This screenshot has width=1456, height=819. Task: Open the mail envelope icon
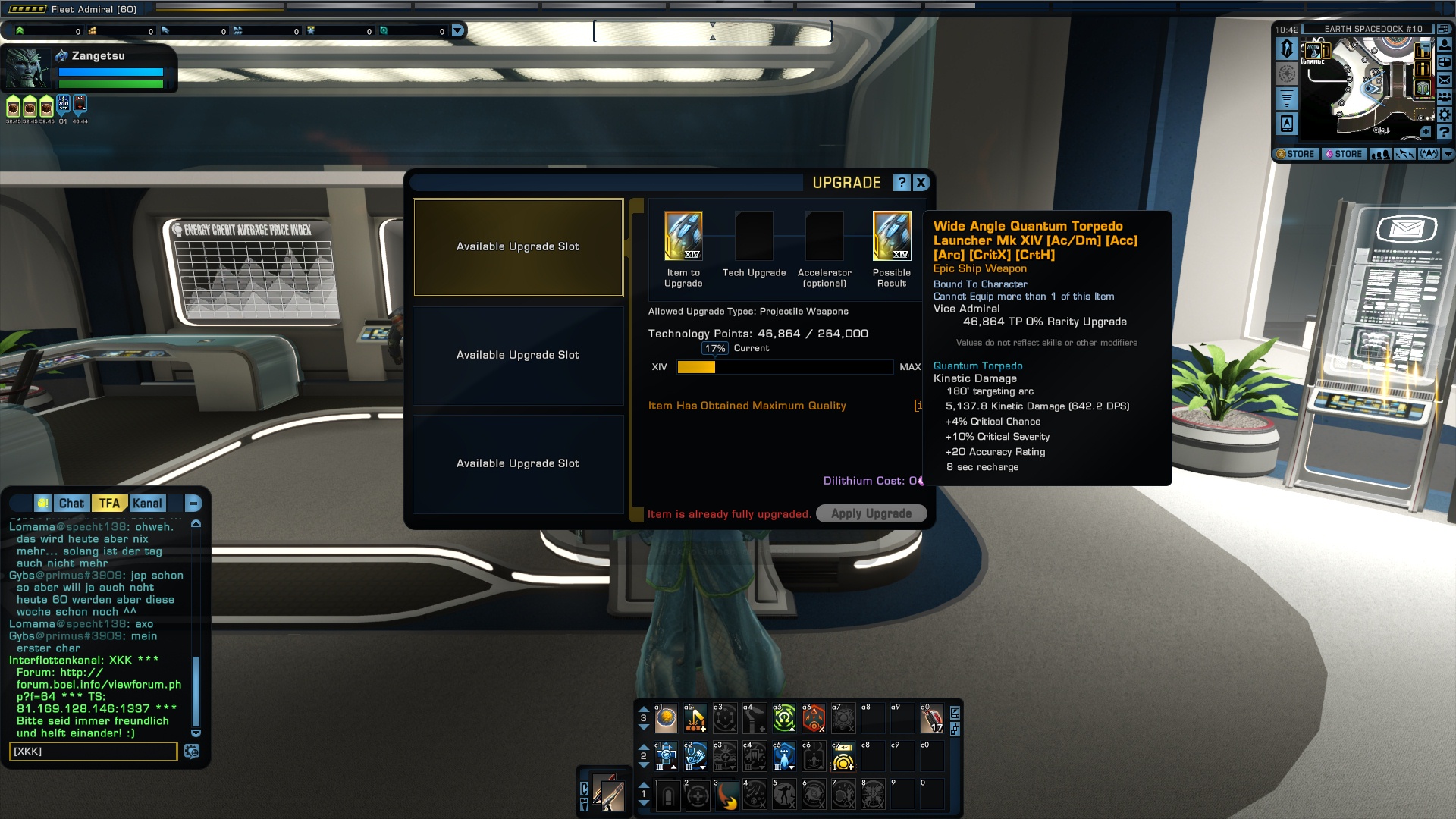point(1445,80)
